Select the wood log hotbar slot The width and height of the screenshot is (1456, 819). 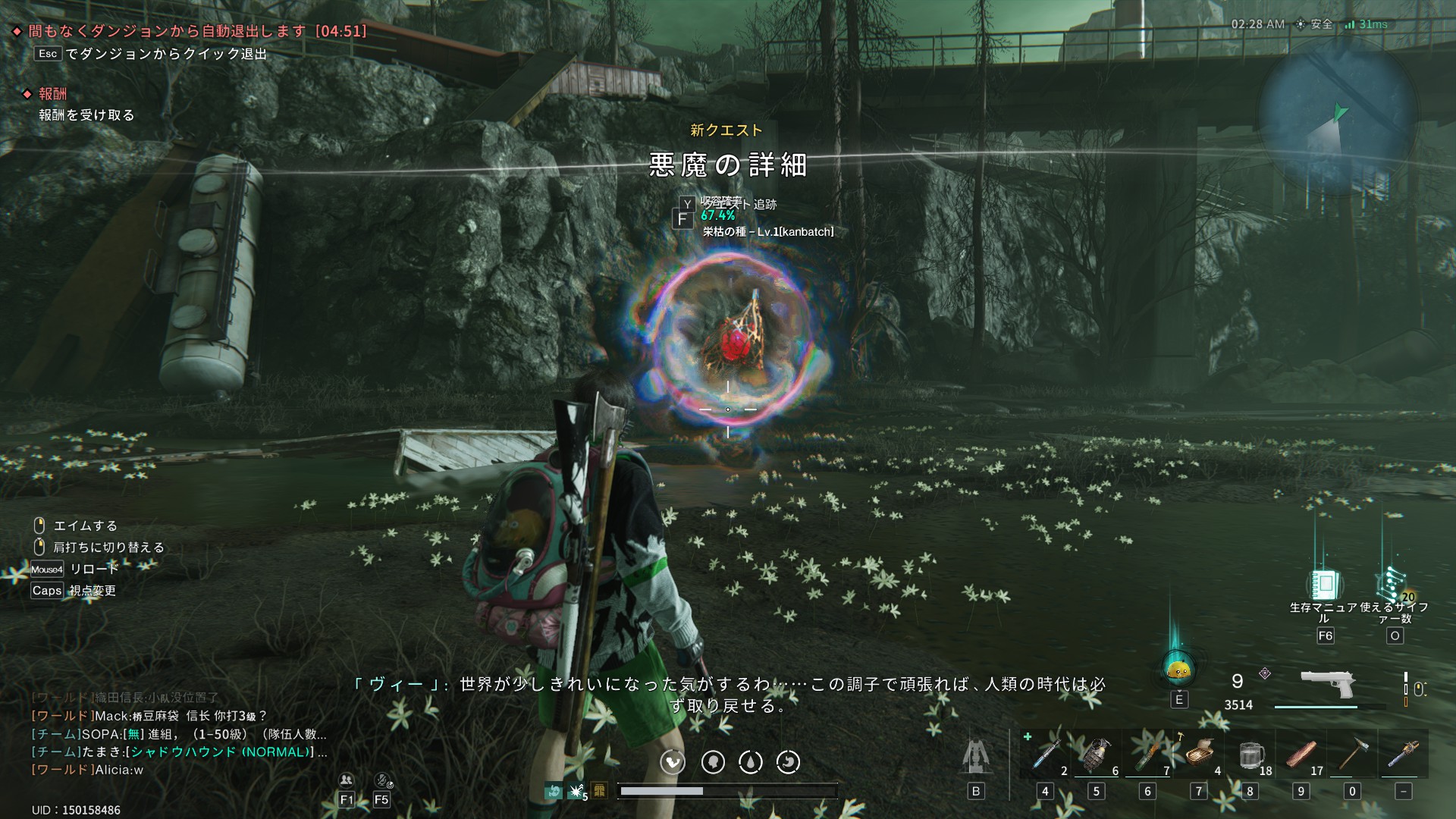coord(1301,755)
